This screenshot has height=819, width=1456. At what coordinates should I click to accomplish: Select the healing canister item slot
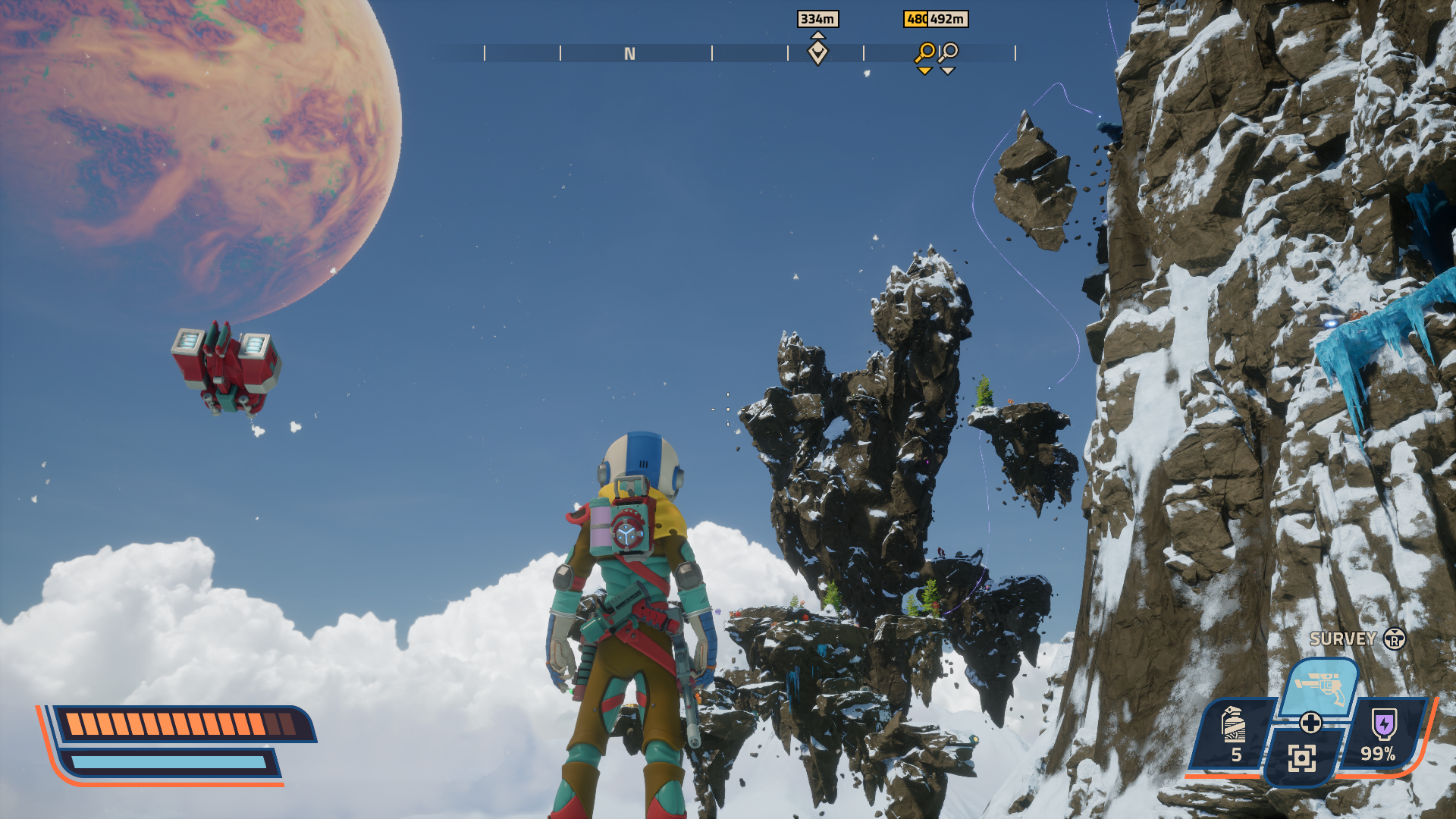[1234, 733]
